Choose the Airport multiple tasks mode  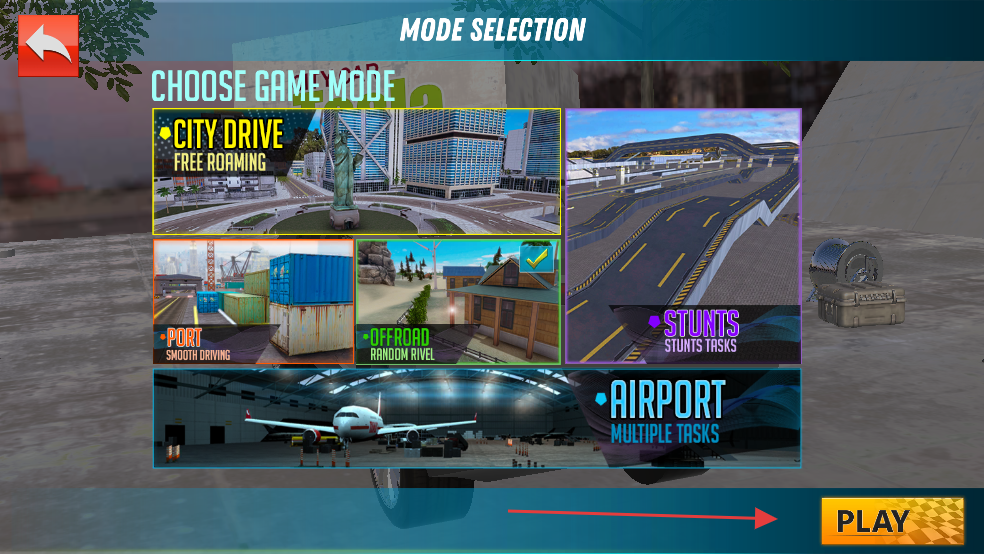477,418
